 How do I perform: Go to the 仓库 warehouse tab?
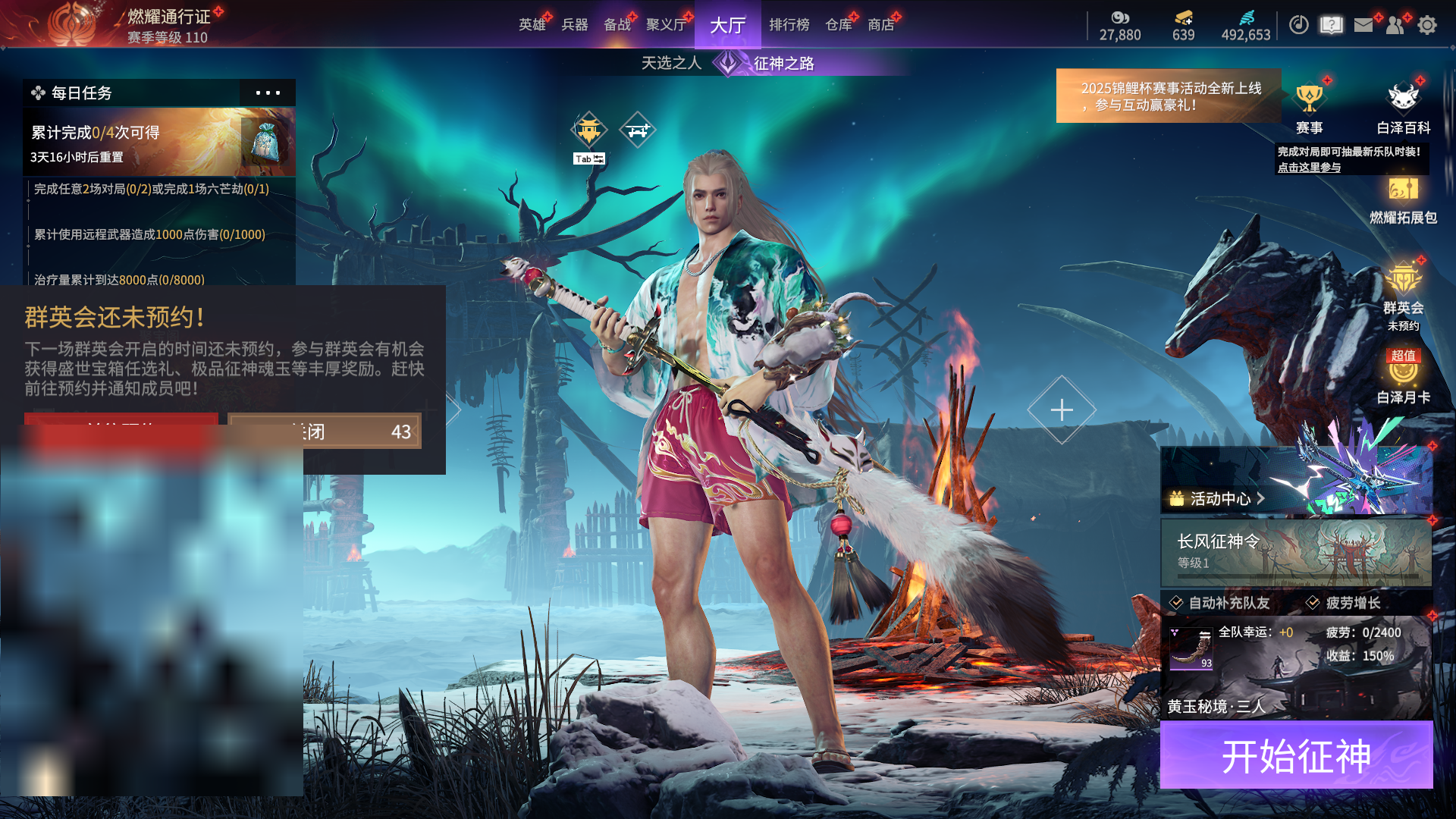tap(839, 25)
